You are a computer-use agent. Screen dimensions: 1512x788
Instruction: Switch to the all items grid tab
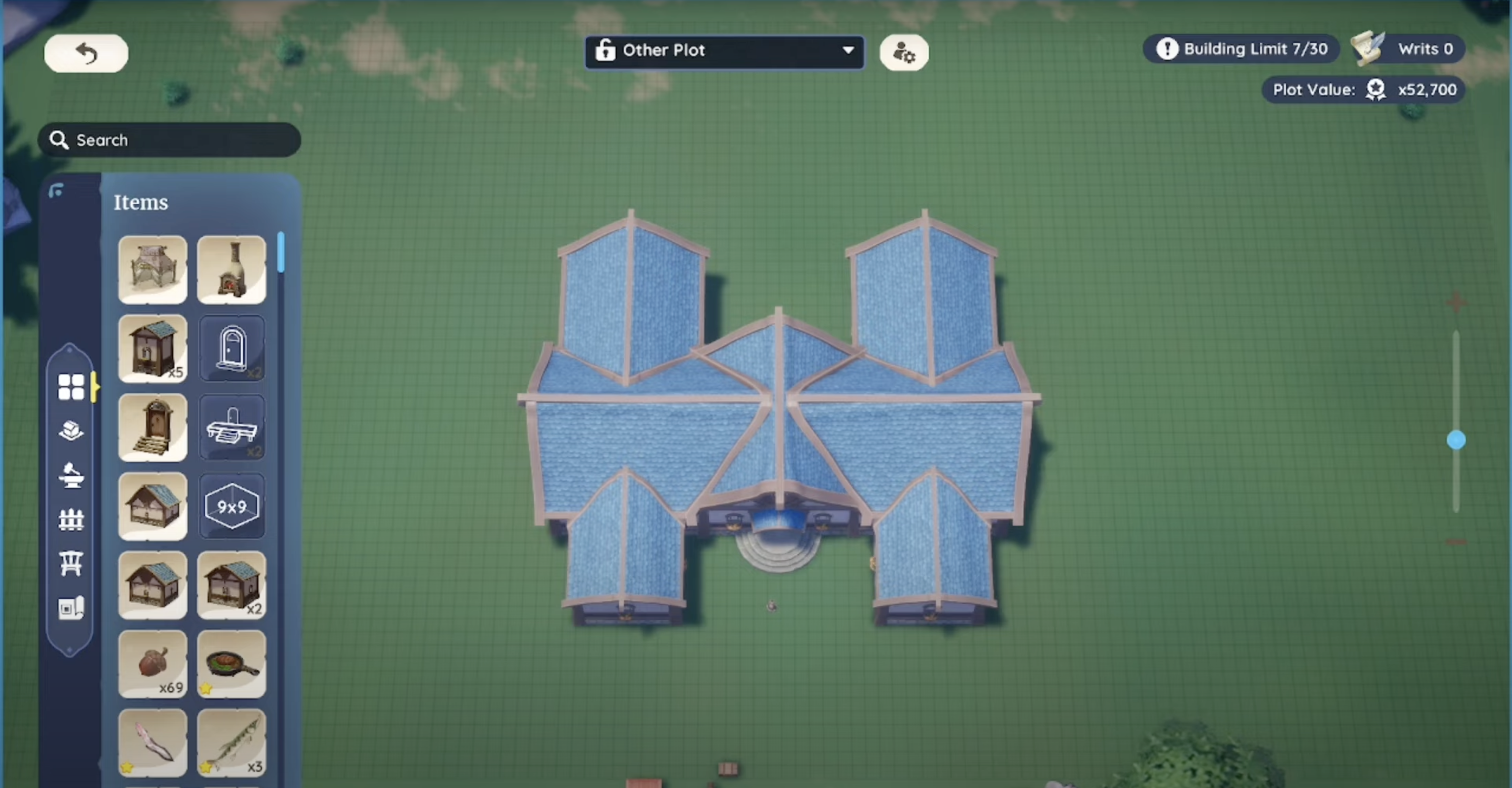(71, 387)
